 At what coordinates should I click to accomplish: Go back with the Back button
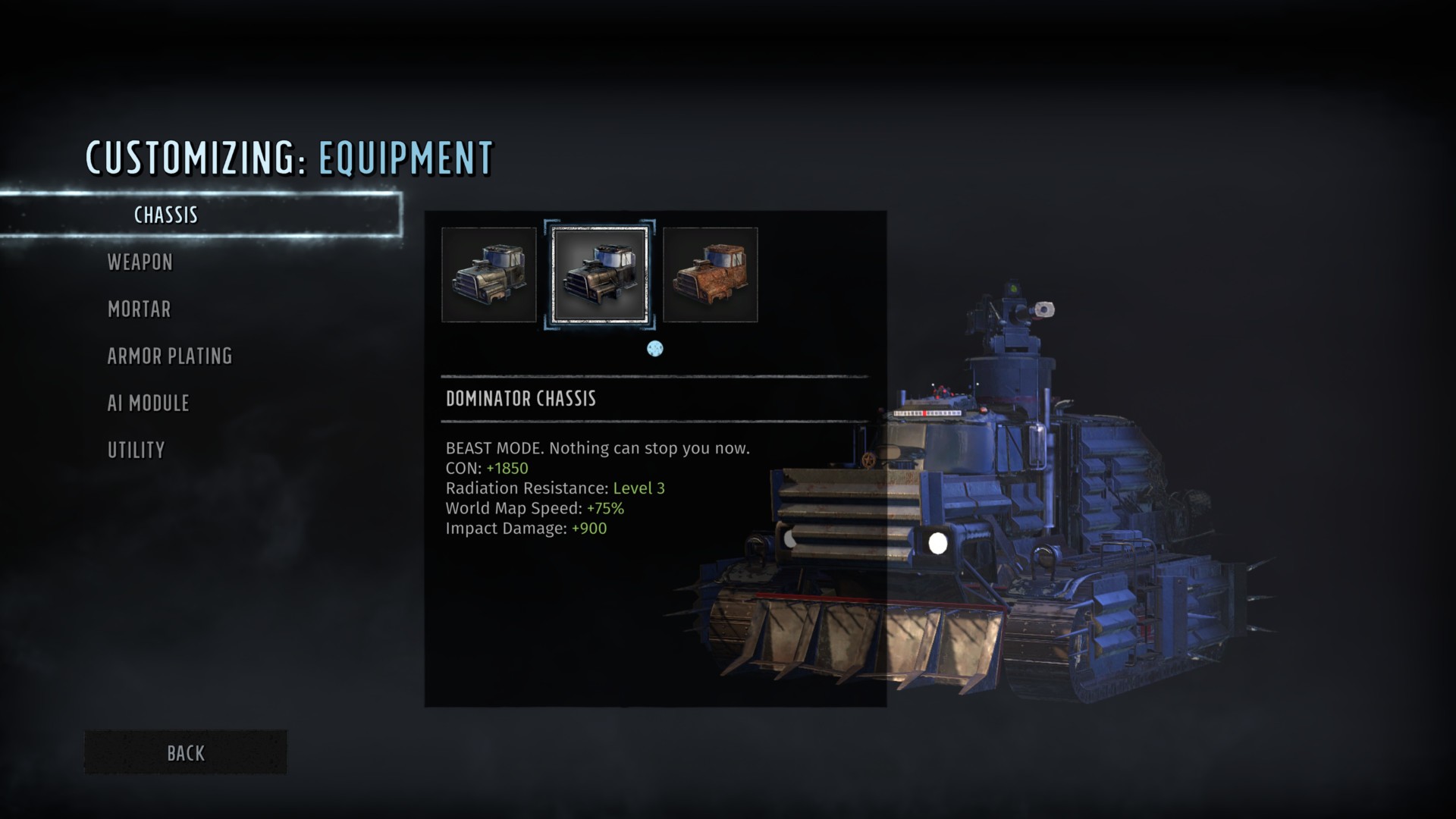(x=186, y=753)
